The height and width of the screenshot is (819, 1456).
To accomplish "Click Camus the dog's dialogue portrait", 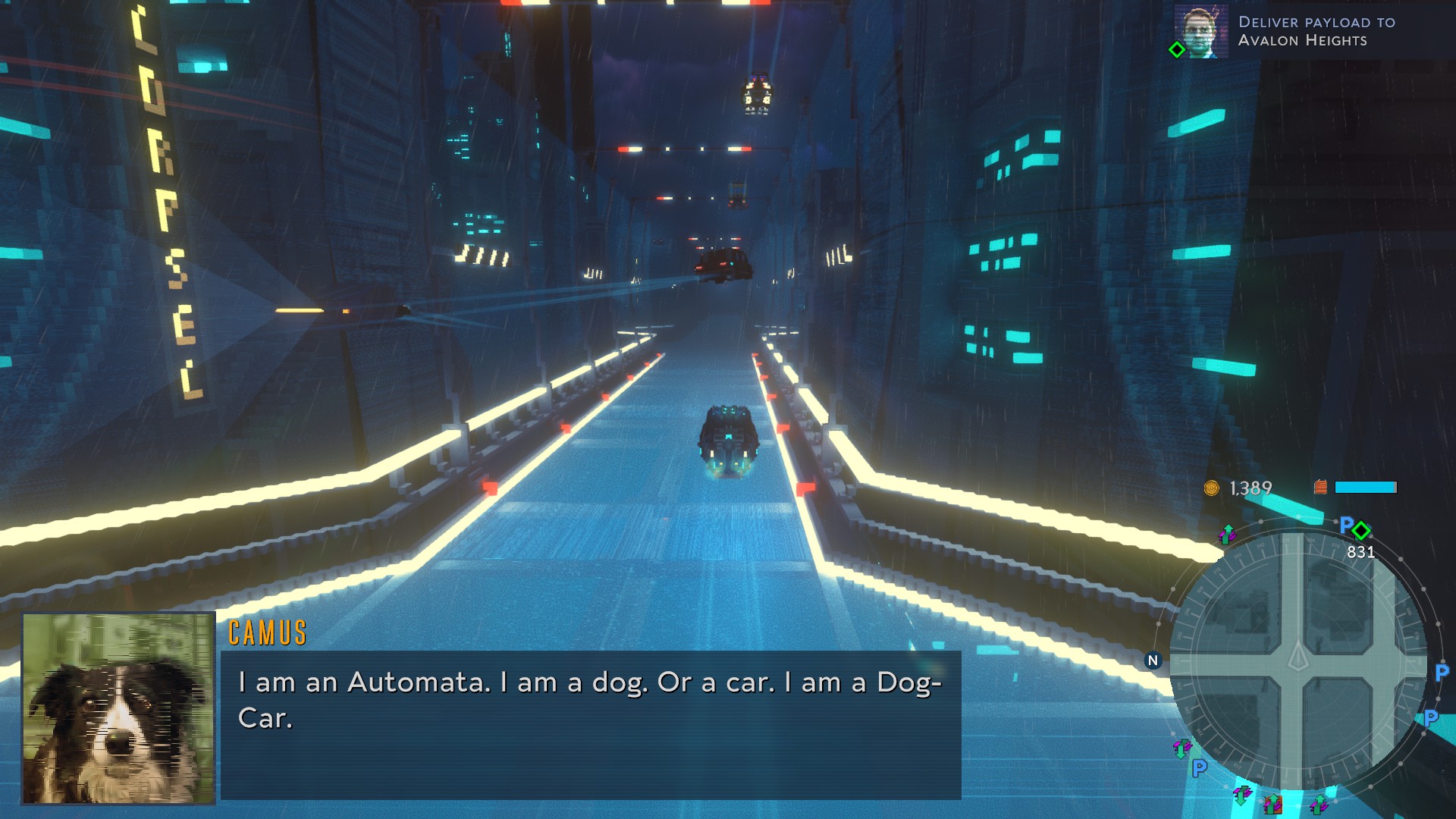I will click(118, 708).
